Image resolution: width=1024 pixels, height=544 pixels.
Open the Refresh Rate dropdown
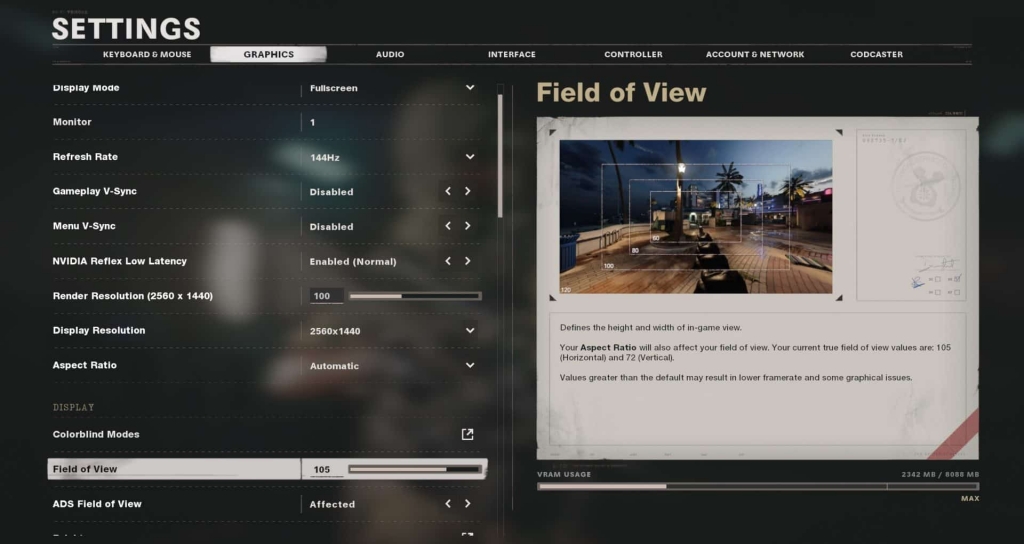[x=469, y=157]
